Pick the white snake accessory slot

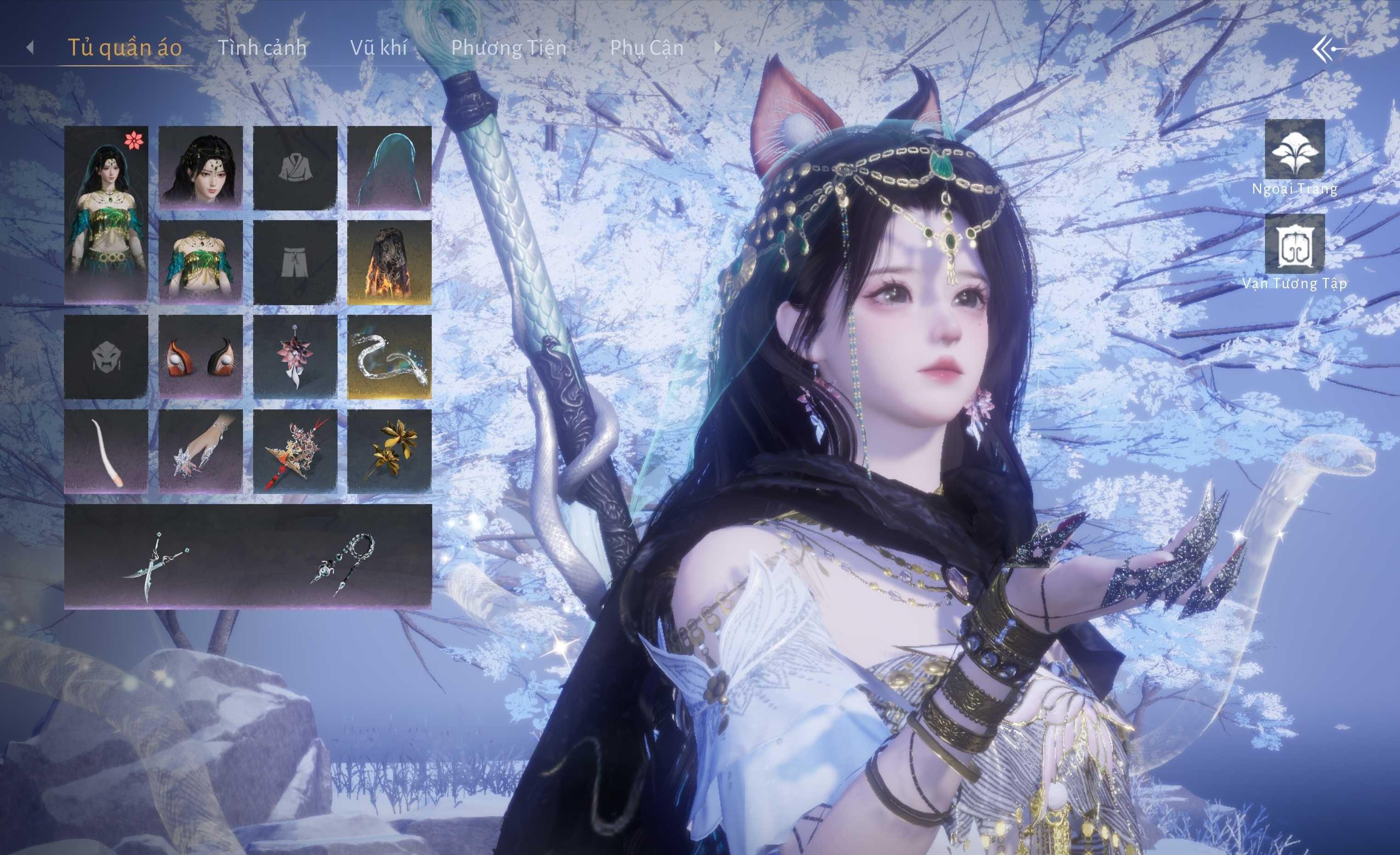389,357
